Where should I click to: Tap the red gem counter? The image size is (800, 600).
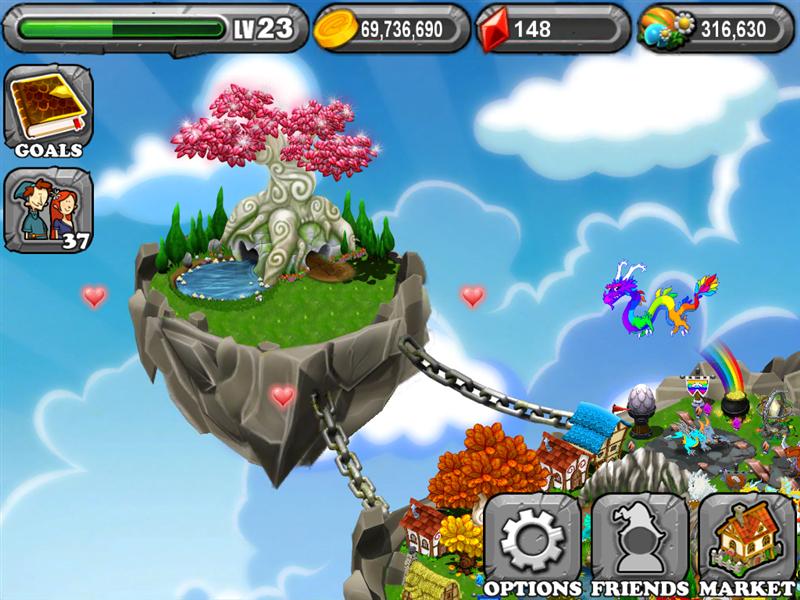pos(552,29)
